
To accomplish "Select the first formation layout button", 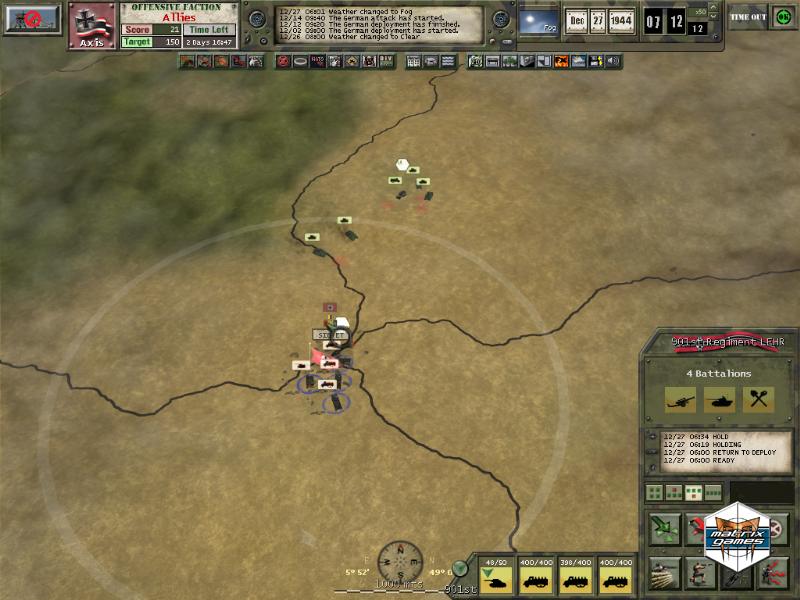I will point(653,492).
